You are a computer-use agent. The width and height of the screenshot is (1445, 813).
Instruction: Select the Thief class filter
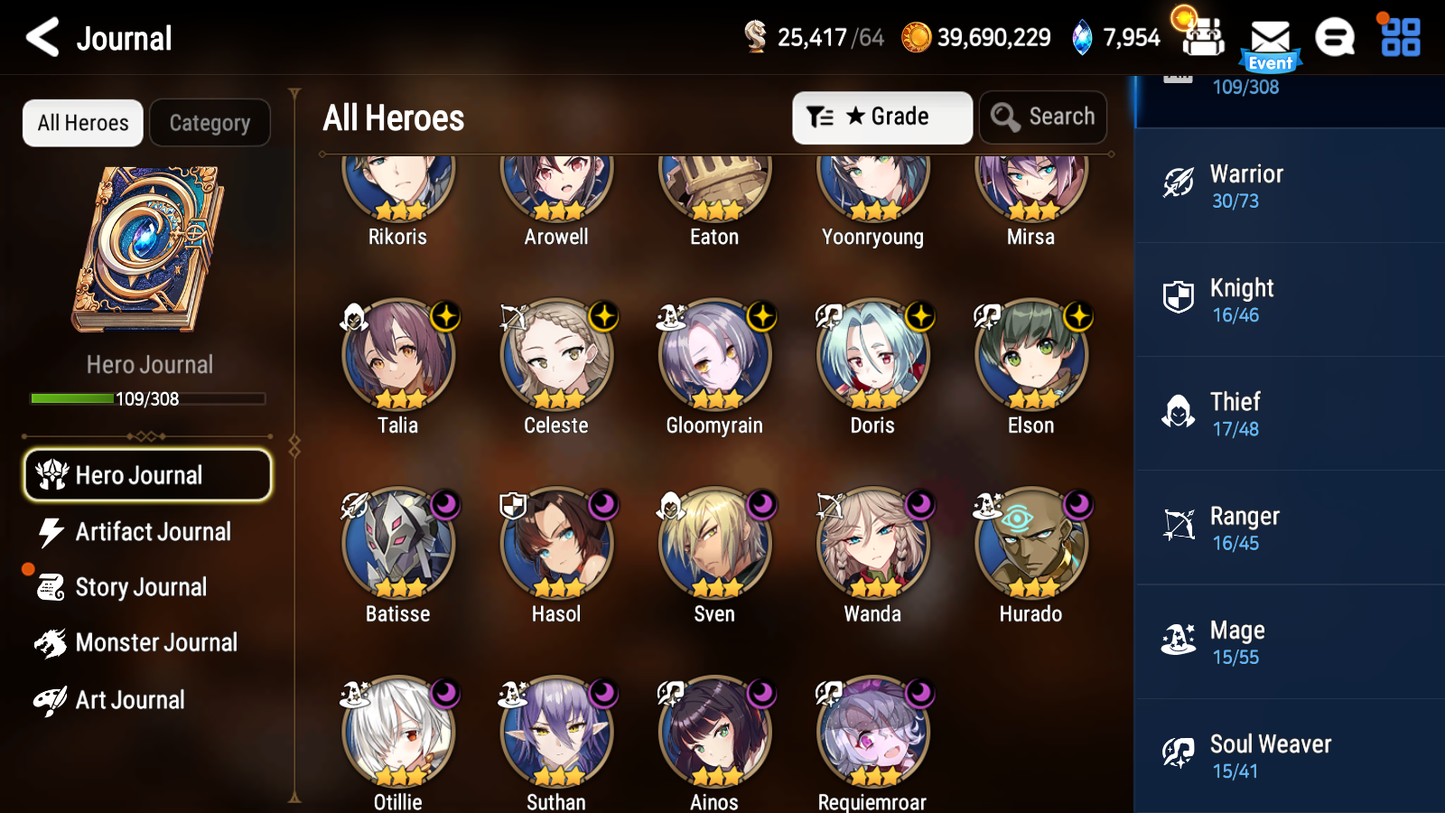pyautogui.click(x=1289, y=413)
